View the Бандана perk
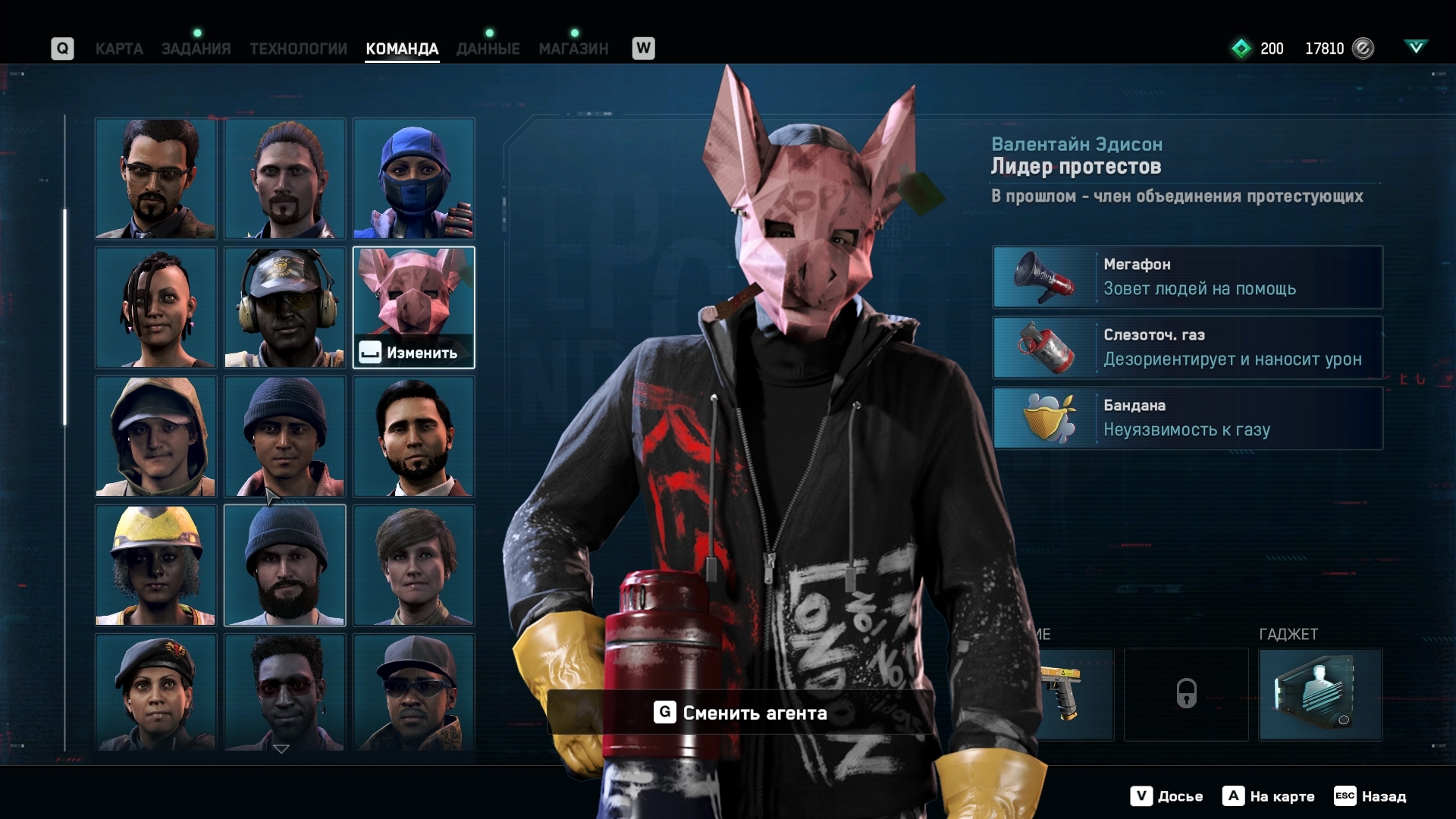This screenshot has width=1456, height=819. point(1188,418)
